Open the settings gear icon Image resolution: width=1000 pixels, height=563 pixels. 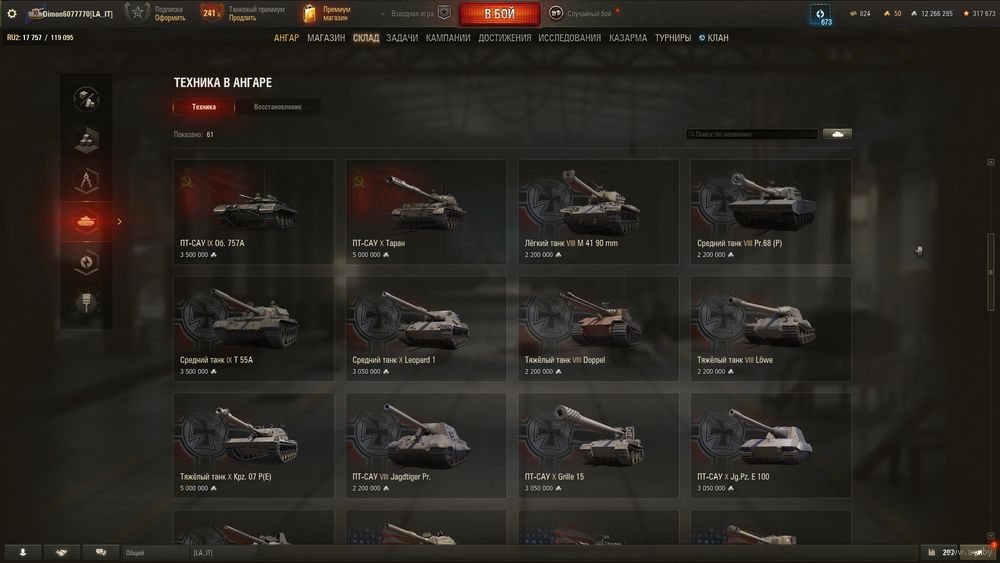click(x=12, y=14)
